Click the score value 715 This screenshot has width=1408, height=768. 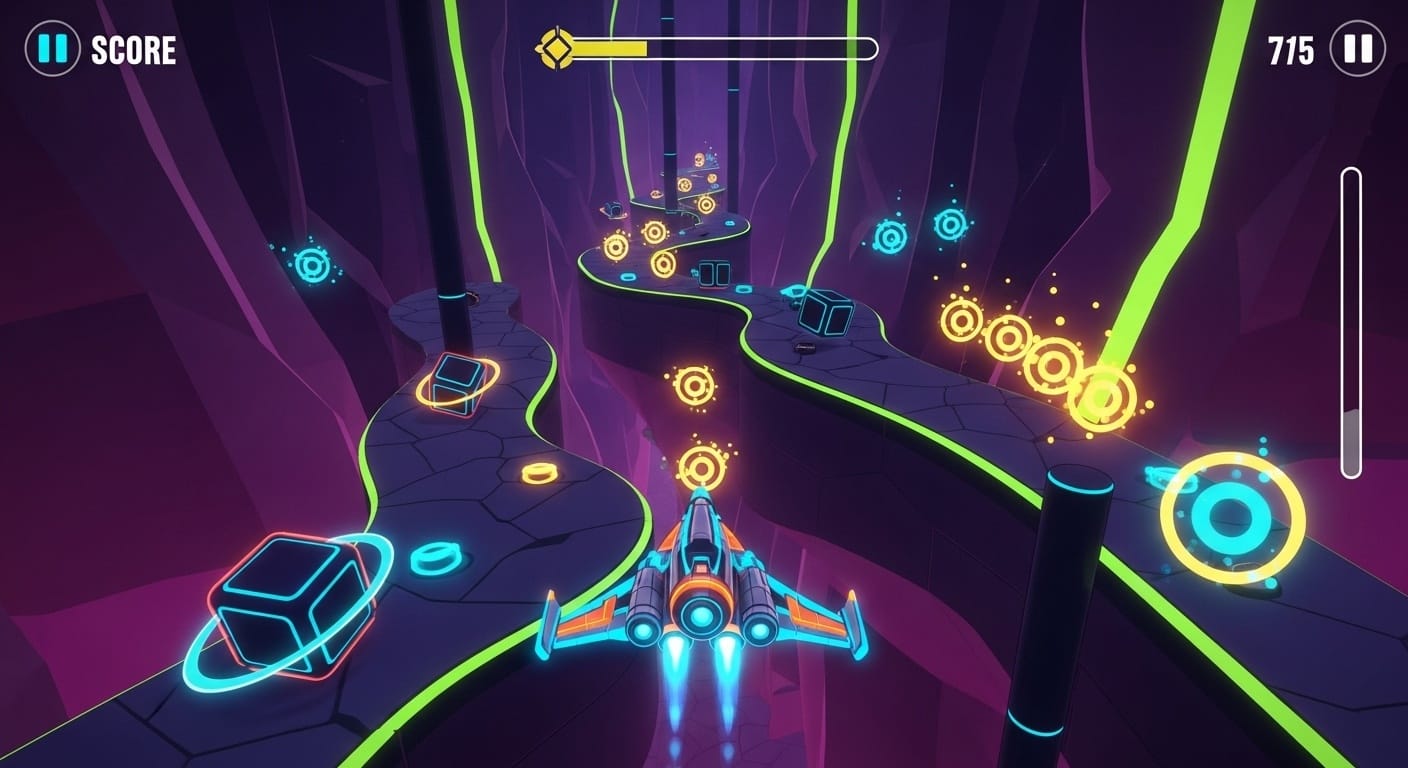point(1290,46)
